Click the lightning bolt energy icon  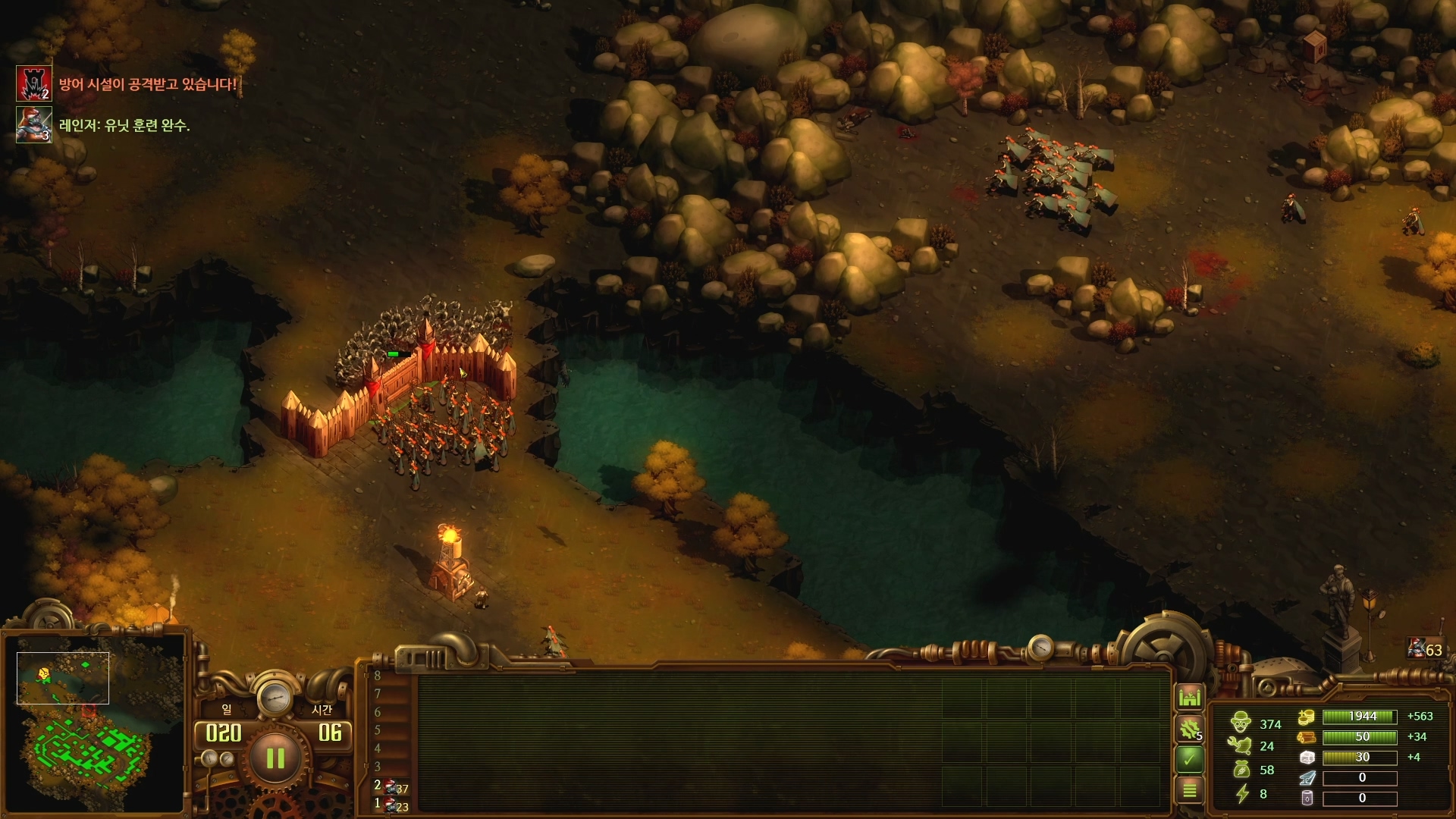pos(1242,793)
